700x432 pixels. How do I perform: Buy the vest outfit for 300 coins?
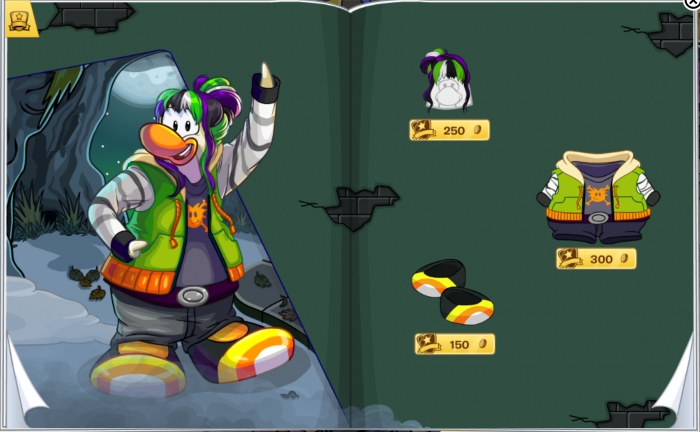click(596, 259)
